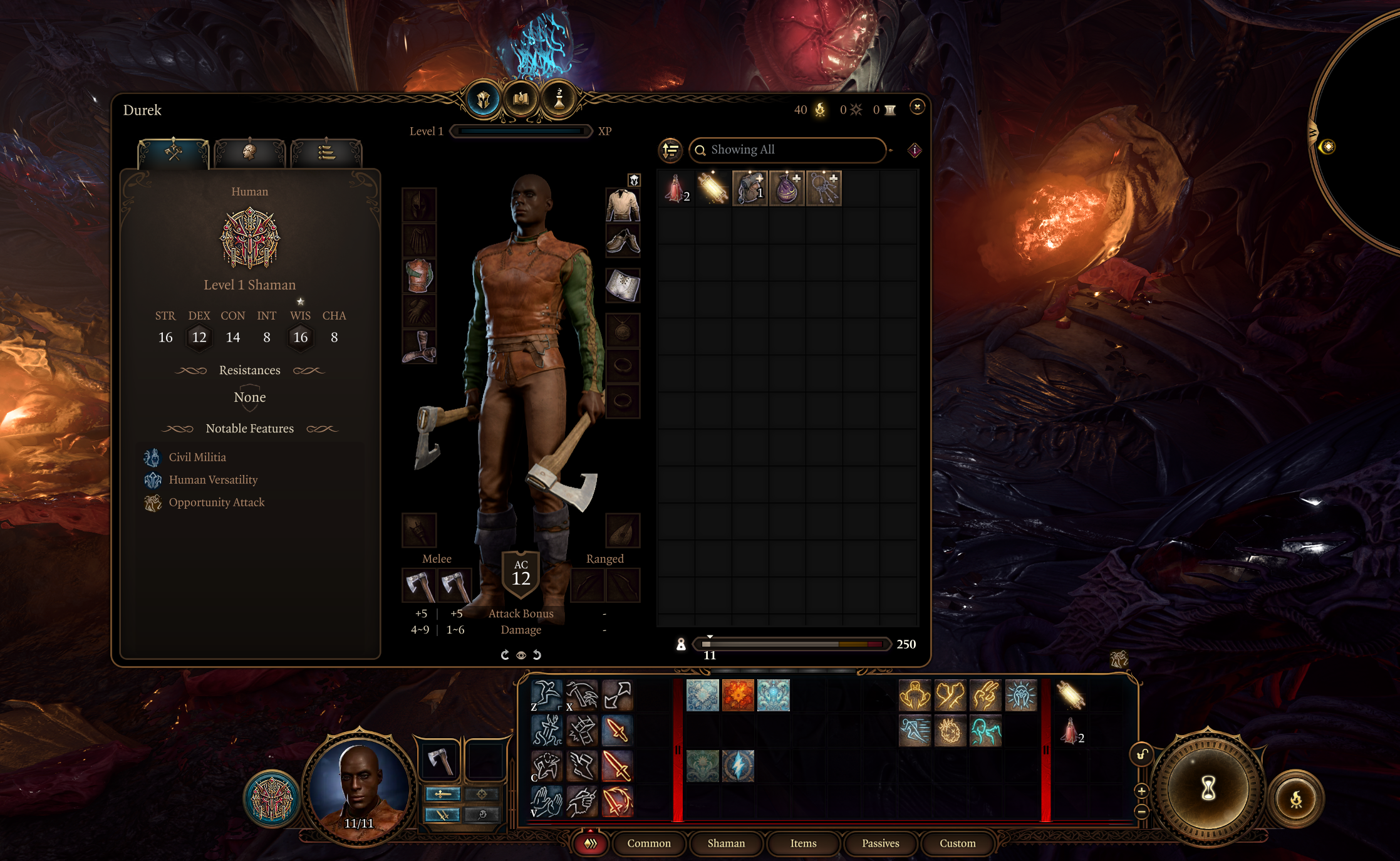Show the Passives hotbar tab

click(x=880, y=843)
